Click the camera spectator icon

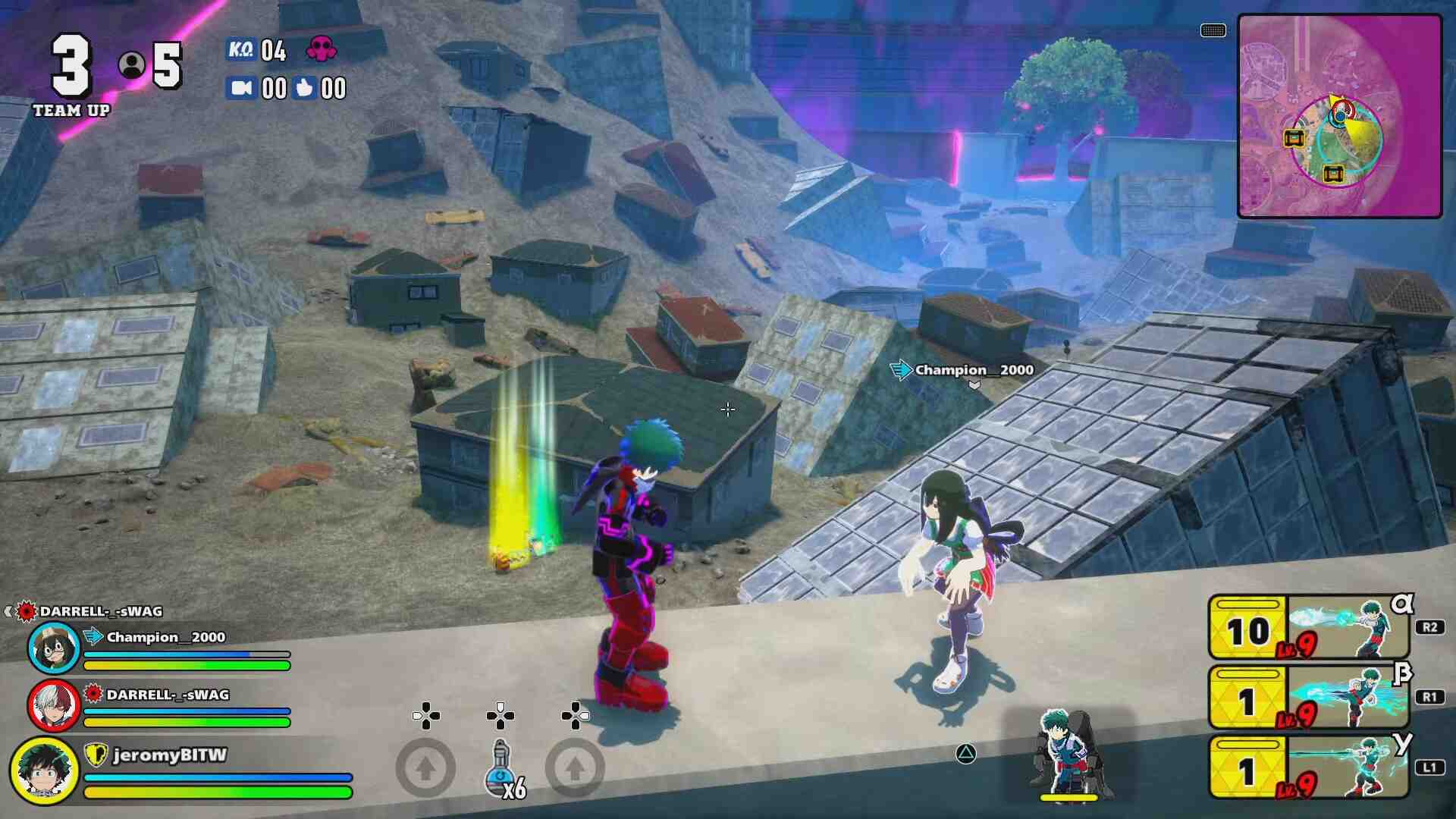tap(240, 88)
